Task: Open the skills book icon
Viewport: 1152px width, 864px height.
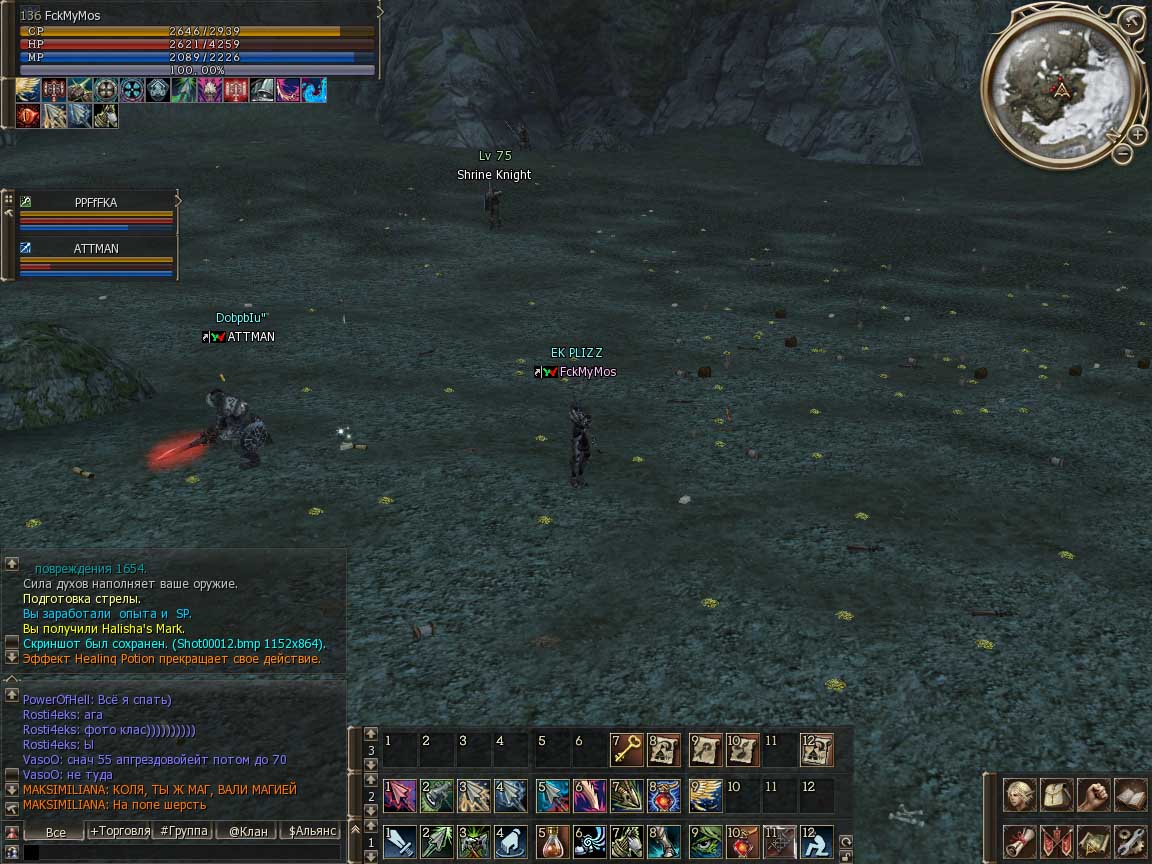Action: [1130, 795]
